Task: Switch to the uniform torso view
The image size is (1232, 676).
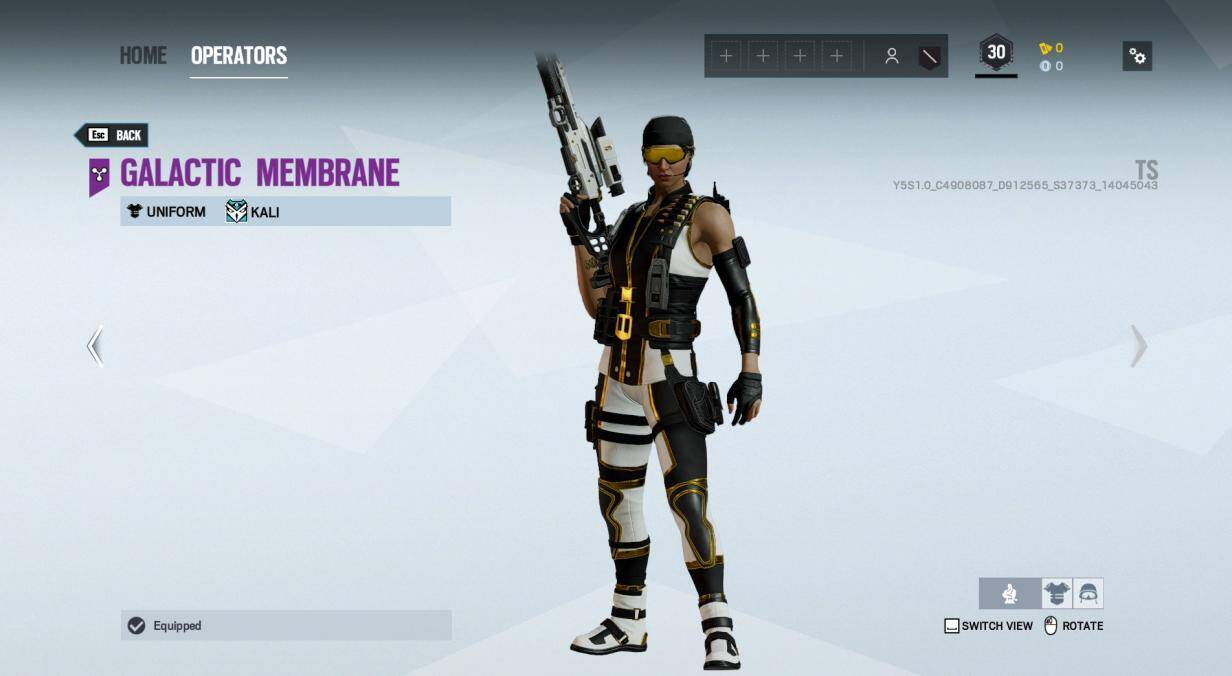Action: pyautogui.click(x=1056, y=594)
